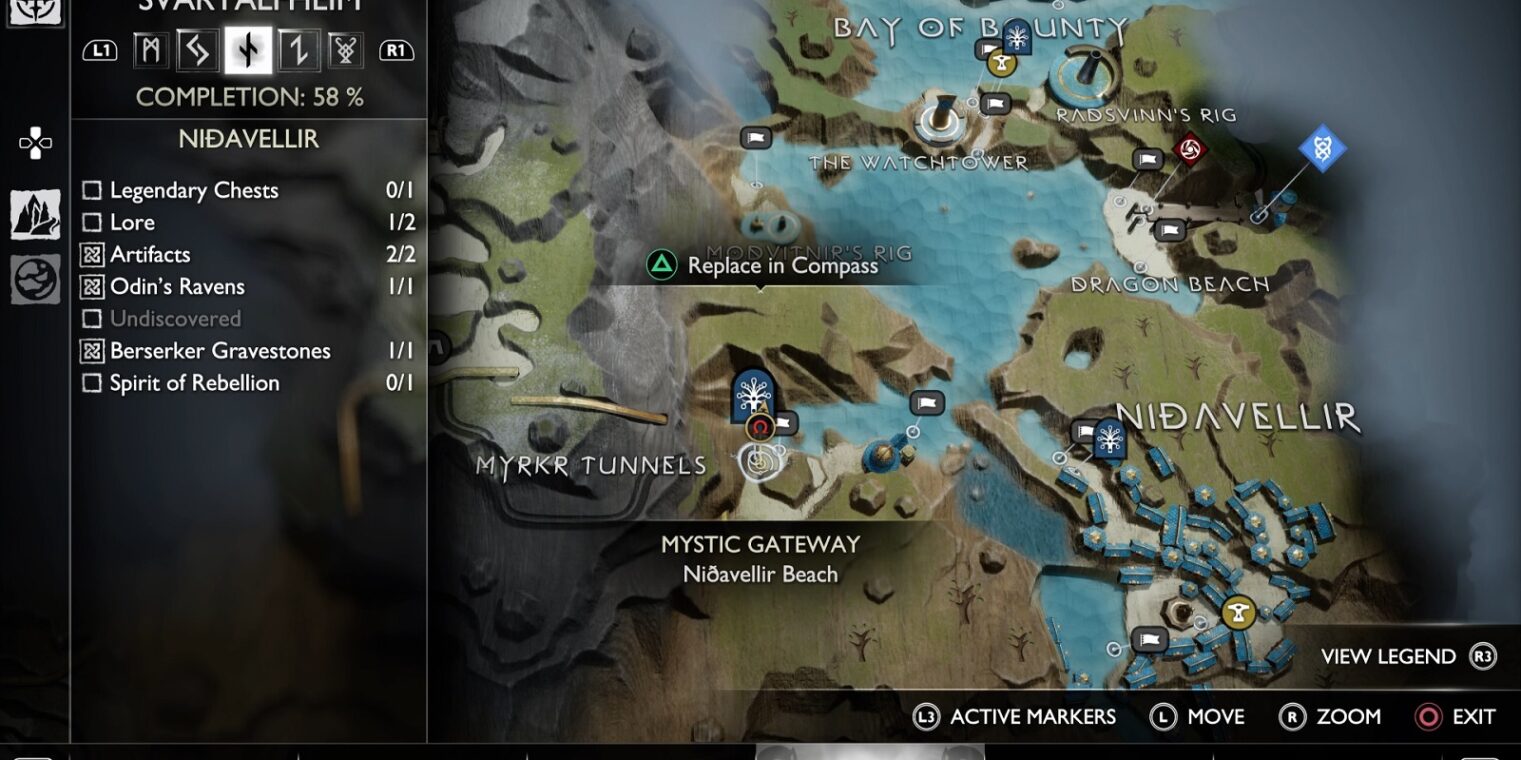Image resolution: width=1521 pixels, height=760 pixels.
Task: Show the Active Markers list
Action: tap(1014, 717)
